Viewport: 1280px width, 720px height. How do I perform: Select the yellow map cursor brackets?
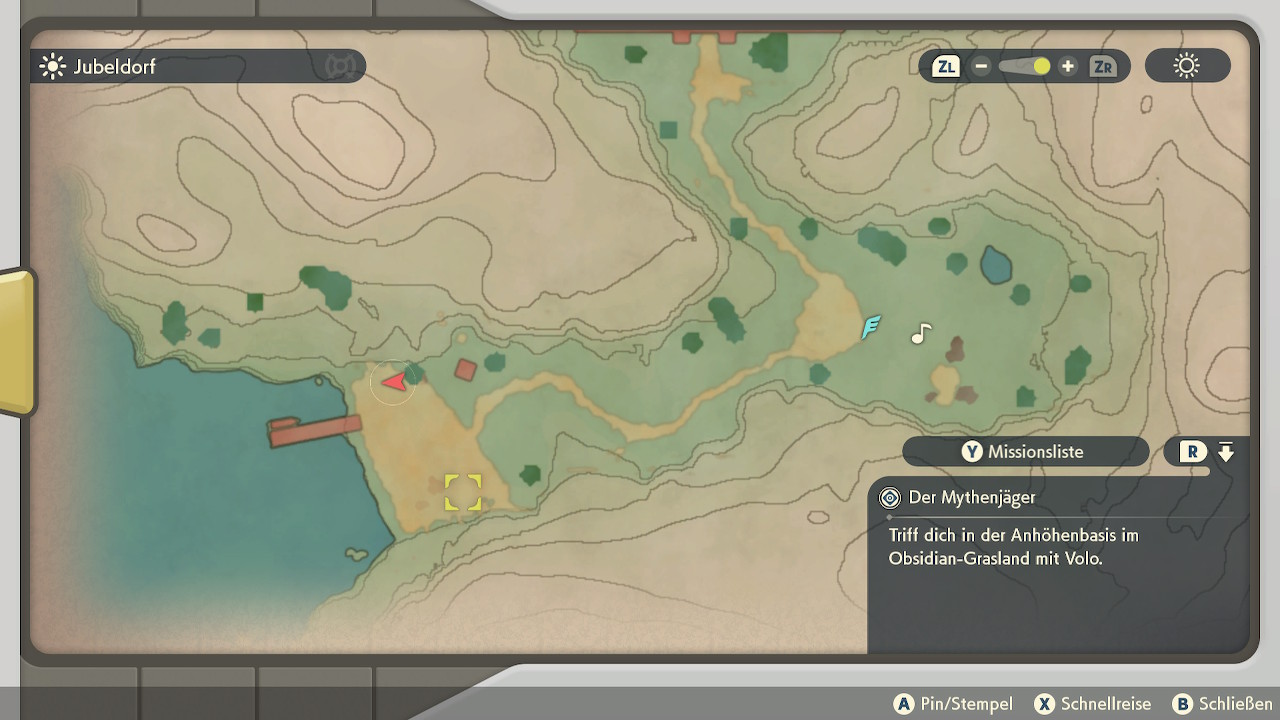point(463,492)
